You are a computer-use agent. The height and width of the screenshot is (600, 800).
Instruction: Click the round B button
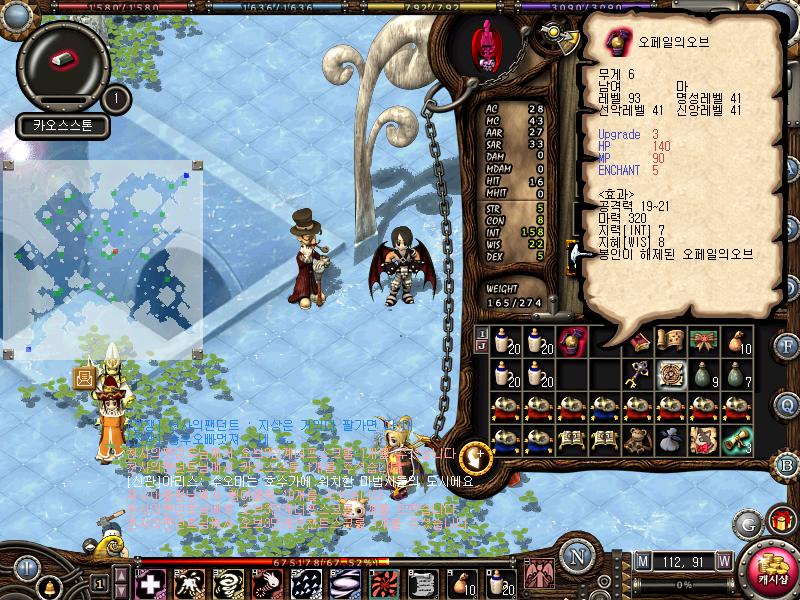pos(786,464)
